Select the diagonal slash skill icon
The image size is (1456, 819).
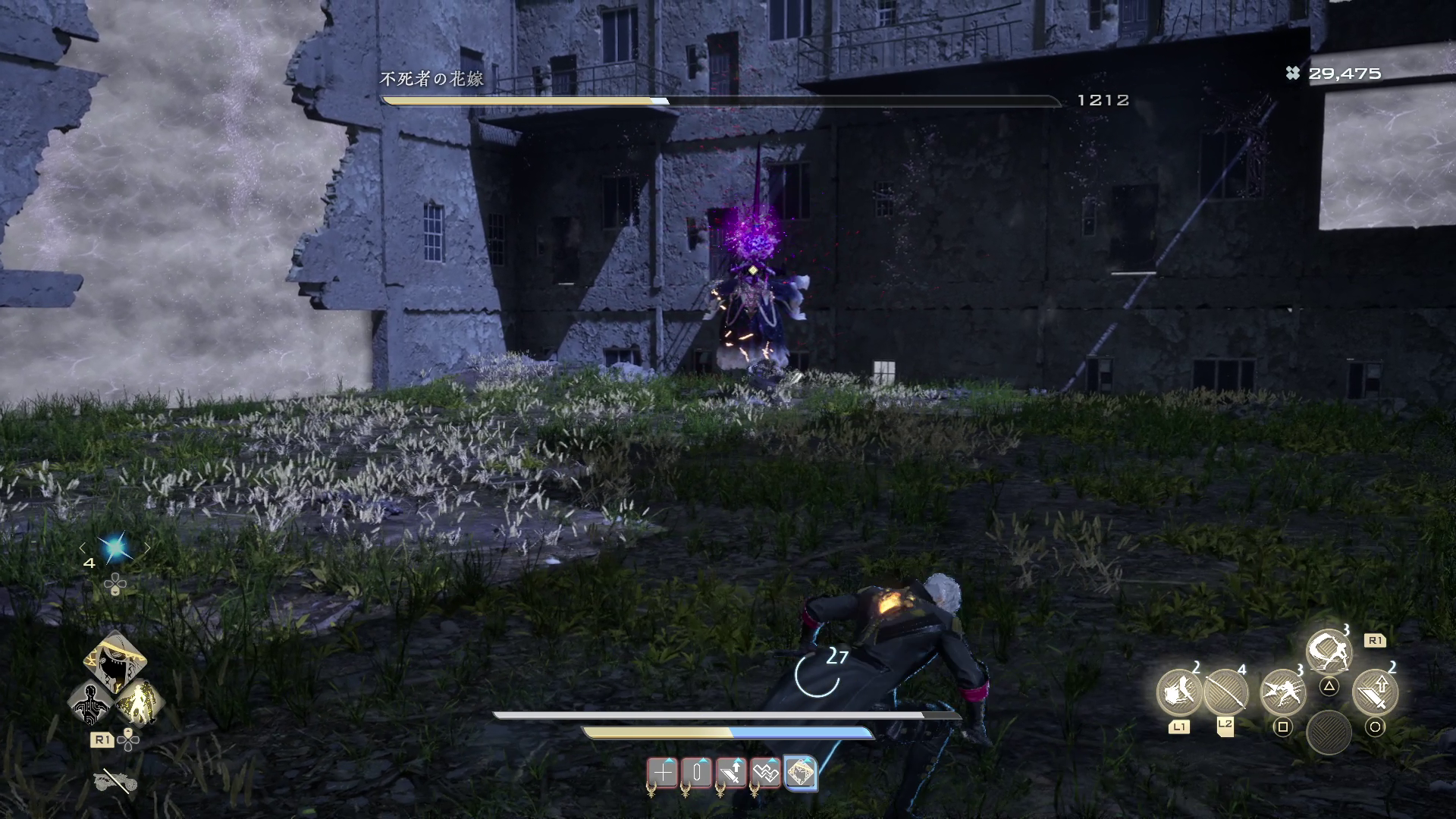1225,692
